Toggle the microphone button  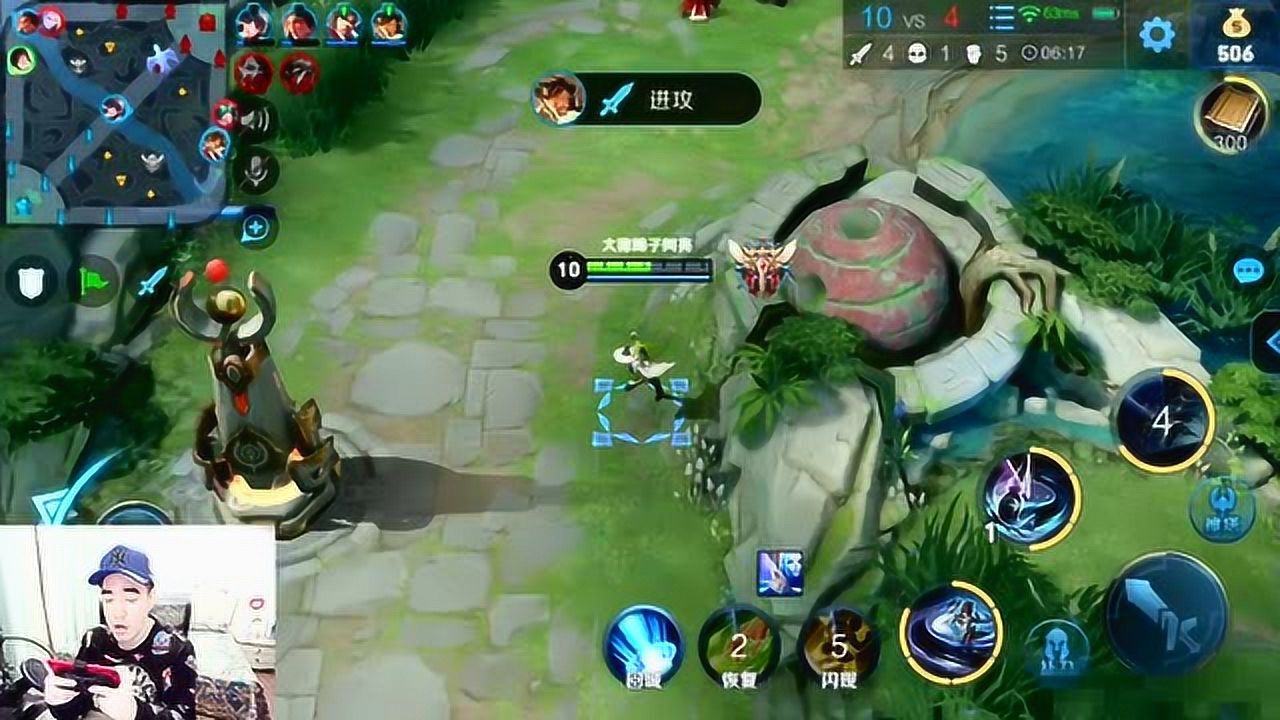click(x=256, y=172)
